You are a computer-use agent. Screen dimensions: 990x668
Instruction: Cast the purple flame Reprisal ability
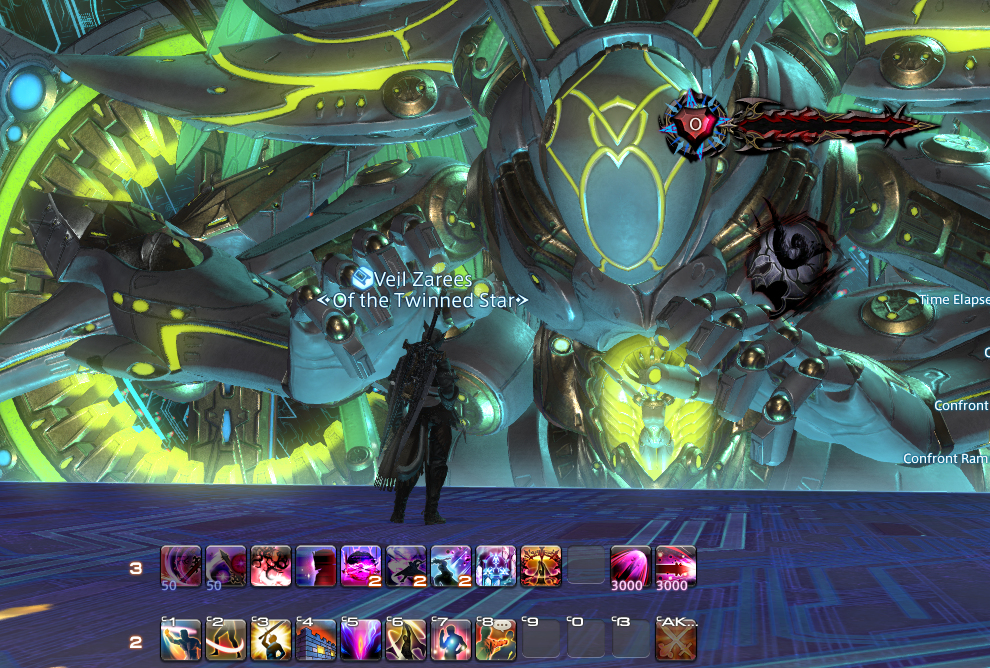[x=361, y=640]
